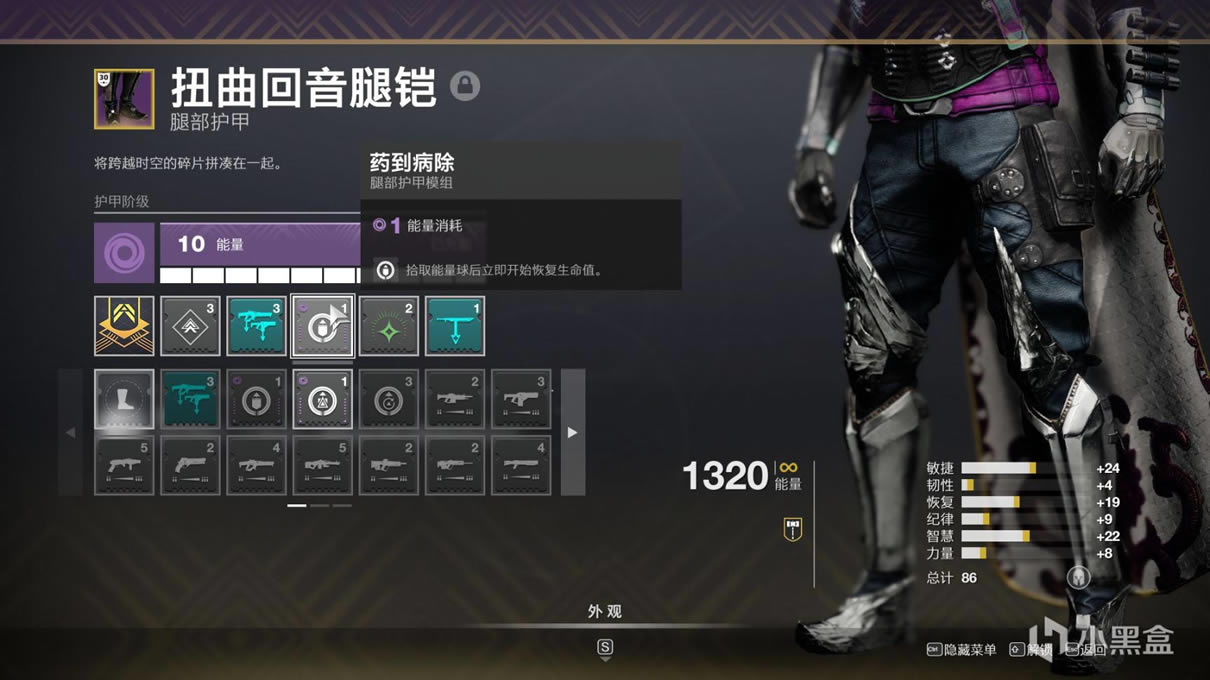Screen dimensions: 1210x680
Task: Open the 外观 appearance section
Action: click(x=604, y=611)
